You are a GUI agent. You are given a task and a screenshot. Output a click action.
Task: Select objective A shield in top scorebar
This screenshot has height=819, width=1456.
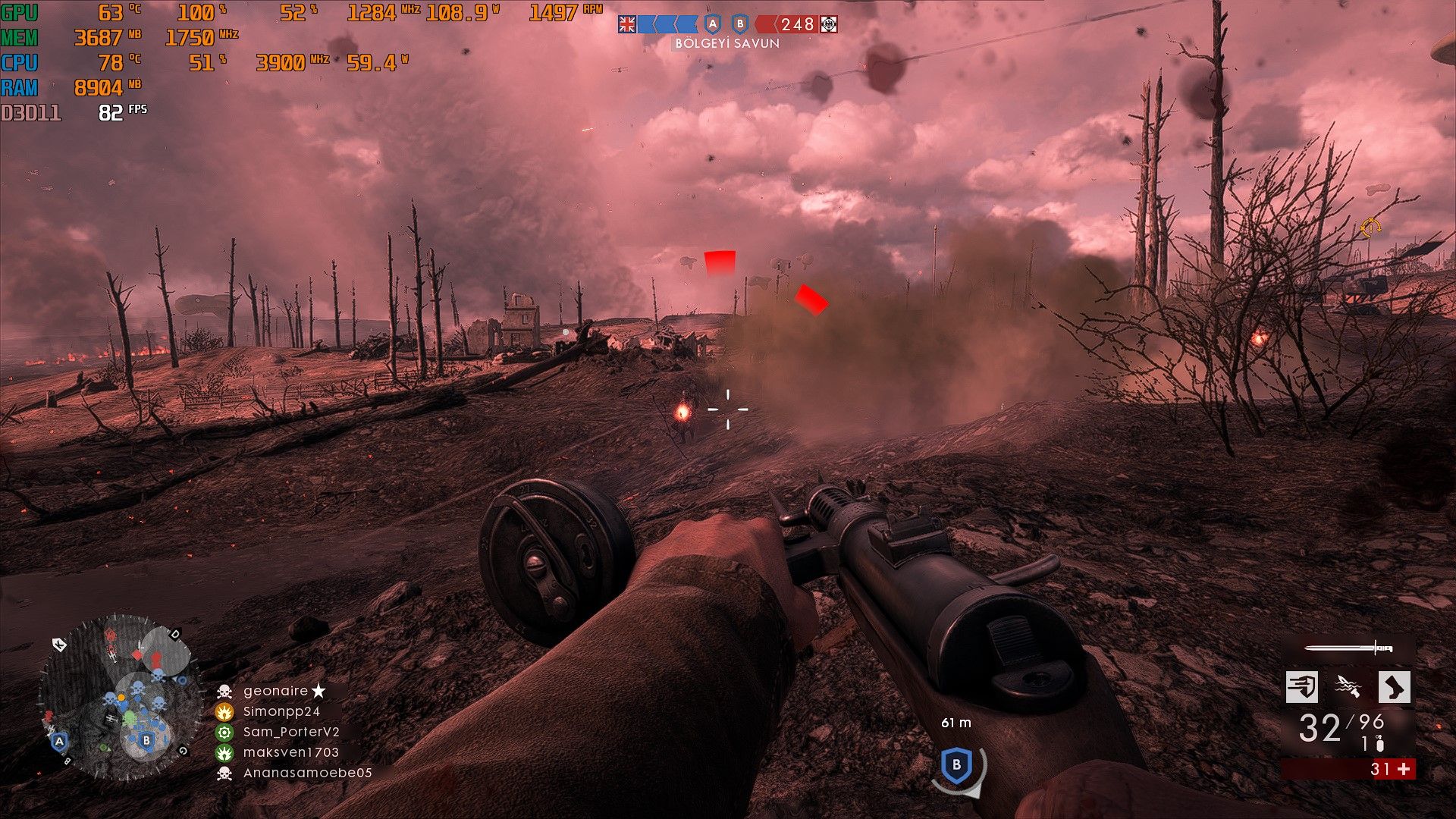coord(711,24)
